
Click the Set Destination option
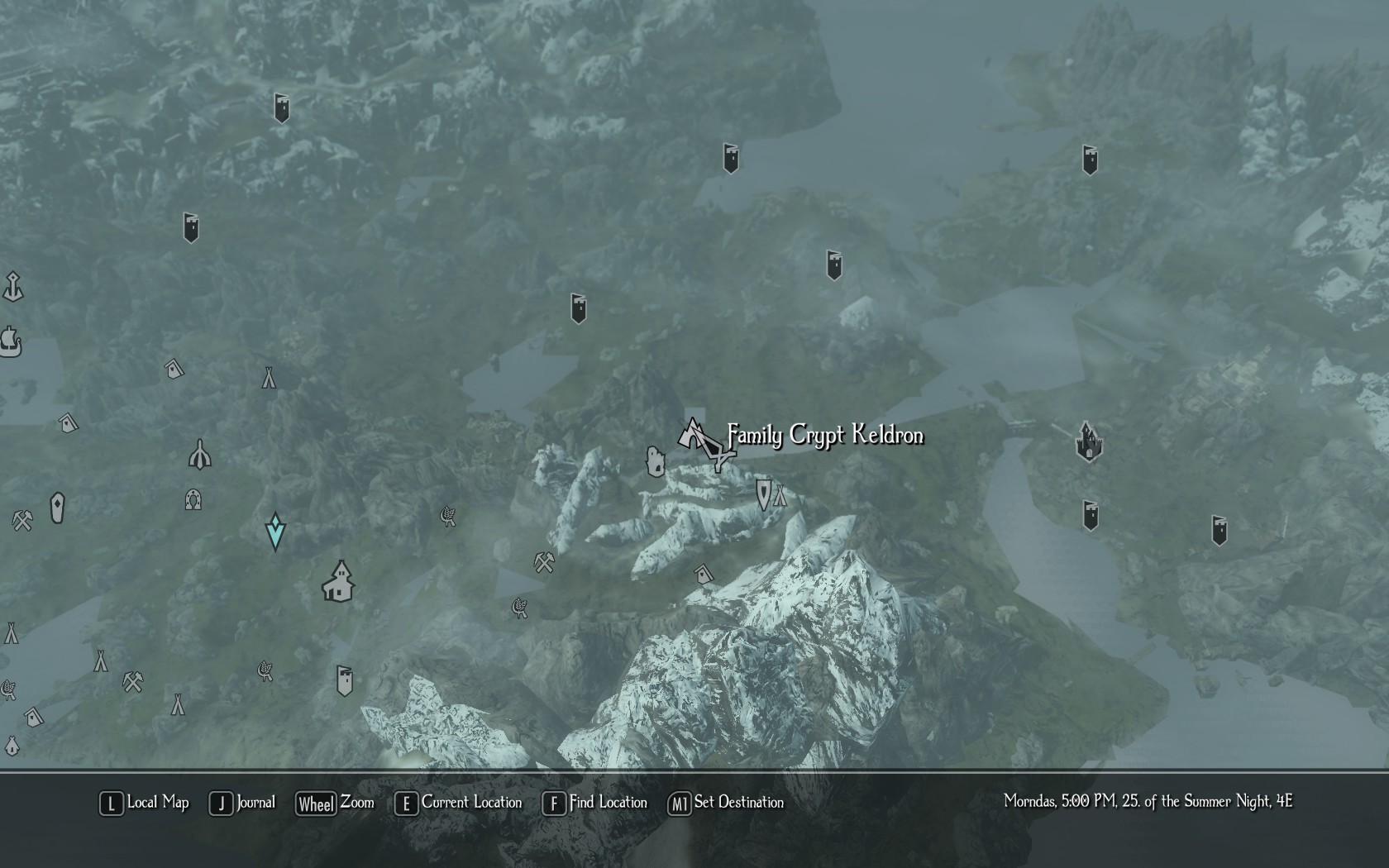[726, 803]
